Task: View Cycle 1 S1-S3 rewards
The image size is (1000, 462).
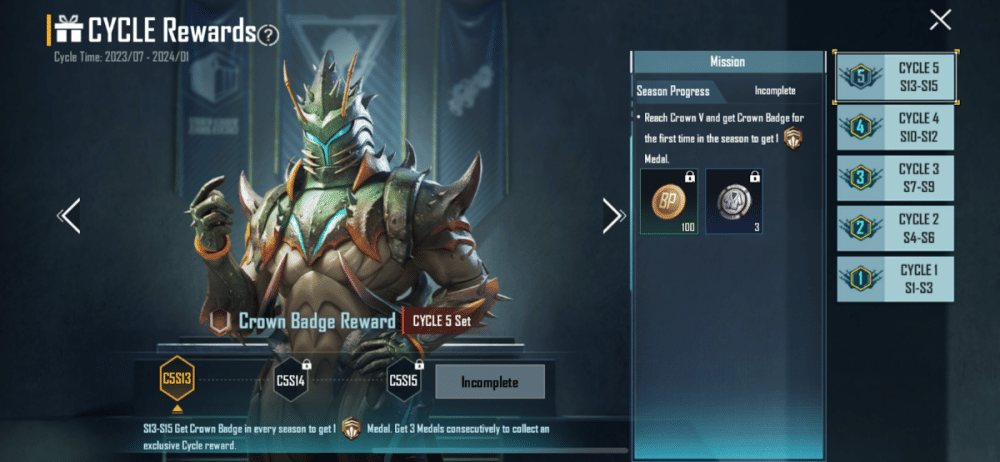Action: (895, 279)
